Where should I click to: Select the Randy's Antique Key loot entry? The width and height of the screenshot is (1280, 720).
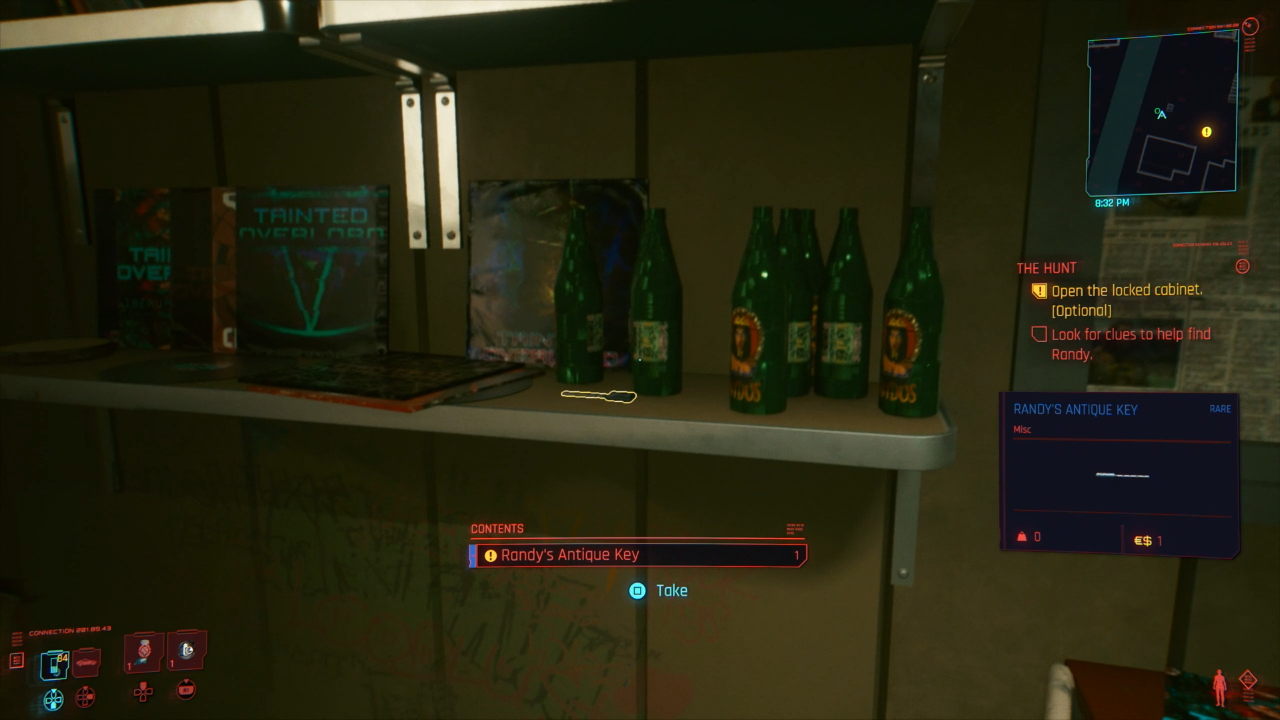[x=639, y=554]
